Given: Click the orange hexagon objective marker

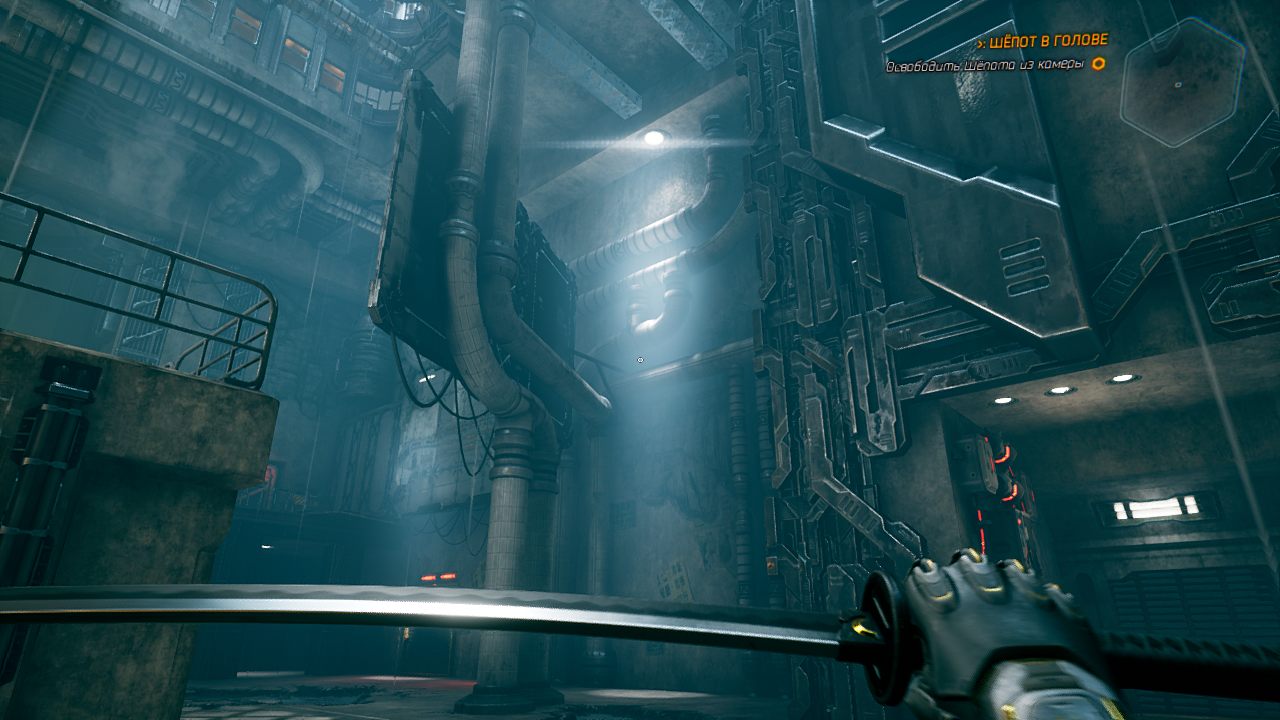Looking at the screenshot, I should (x=1098, y=64).
